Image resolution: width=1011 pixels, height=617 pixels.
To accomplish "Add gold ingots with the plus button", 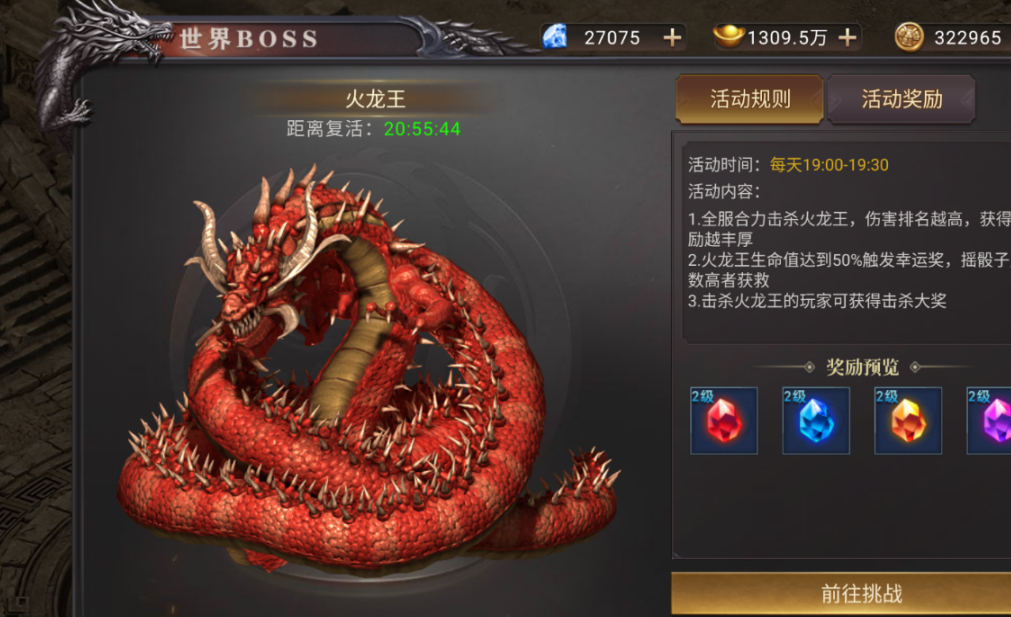I will click(847, 38).
